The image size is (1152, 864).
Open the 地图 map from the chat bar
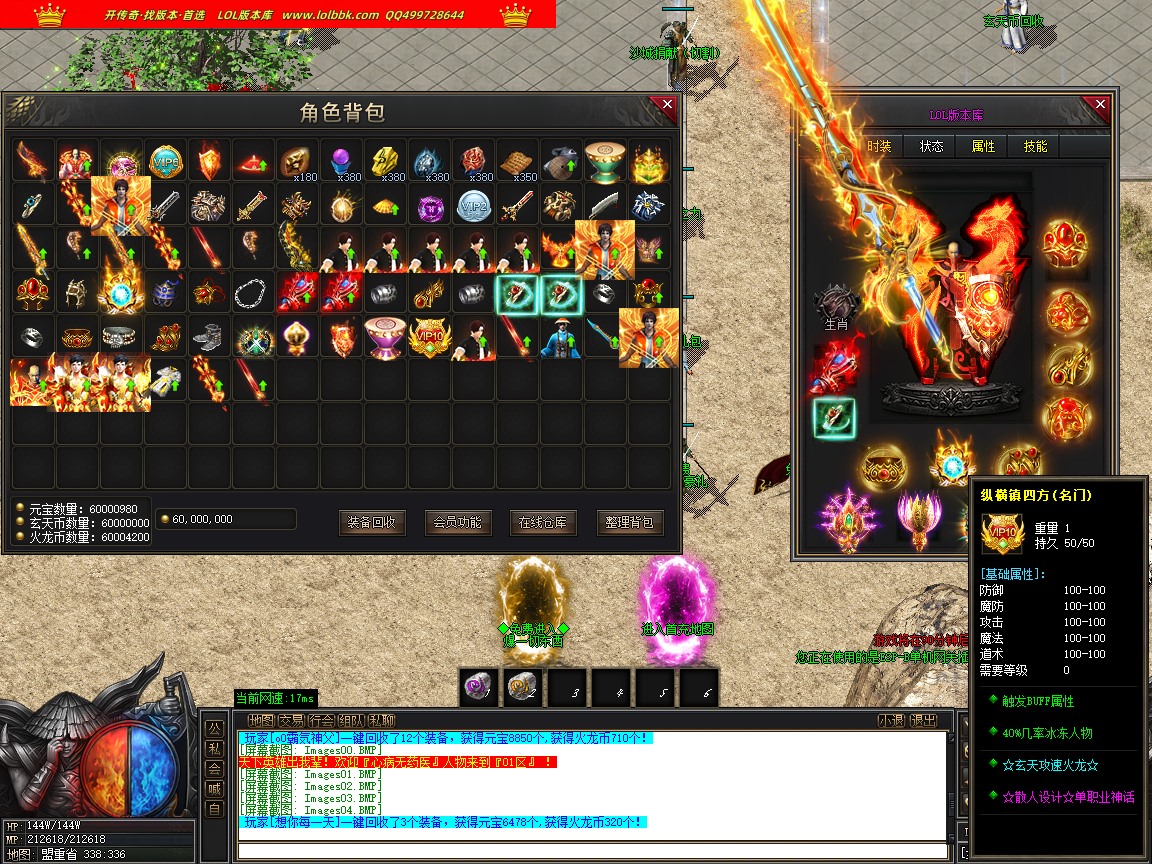[x=261, y=720]
